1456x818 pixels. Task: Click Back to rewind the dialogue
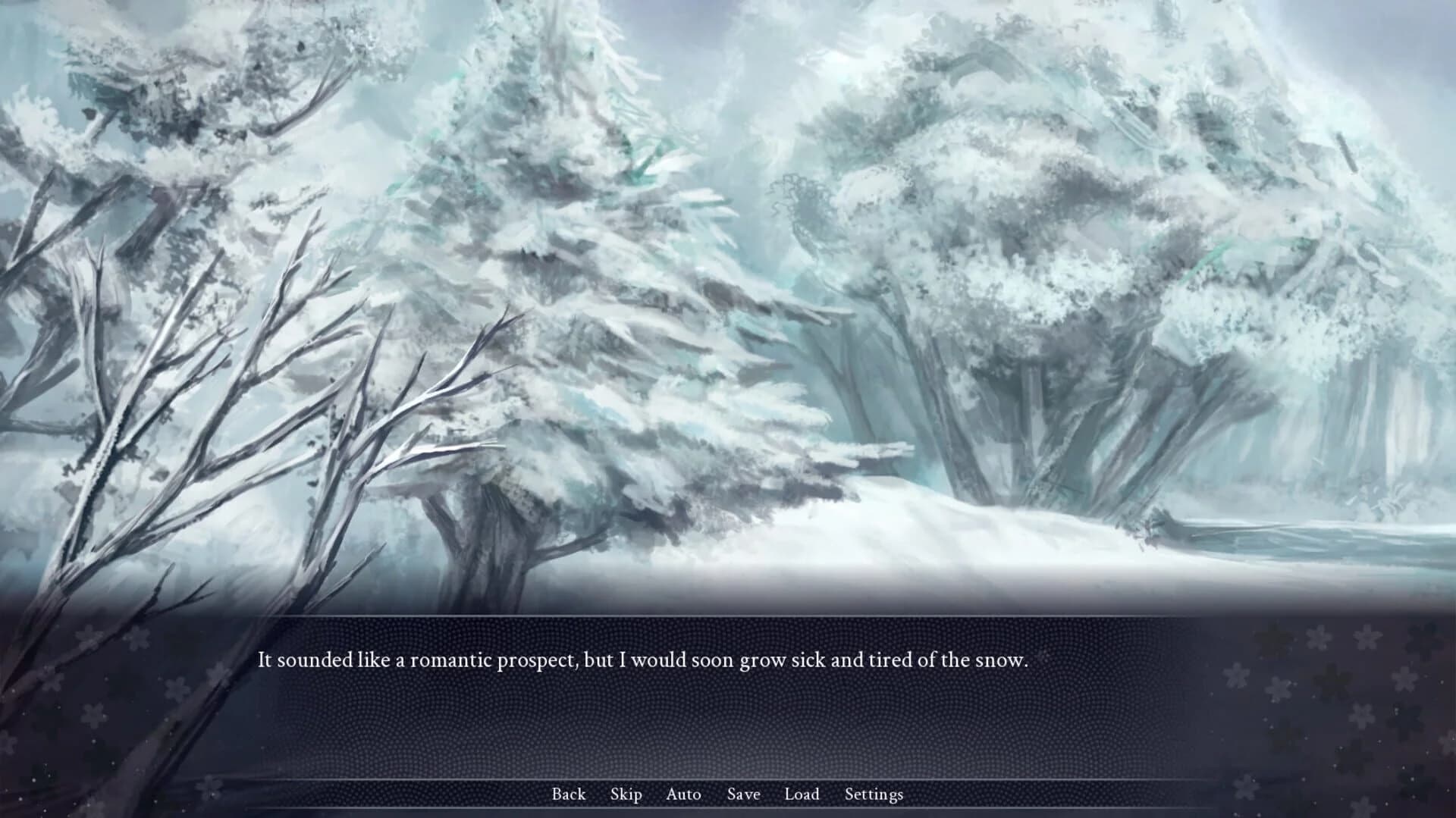(x=568, y=794)
